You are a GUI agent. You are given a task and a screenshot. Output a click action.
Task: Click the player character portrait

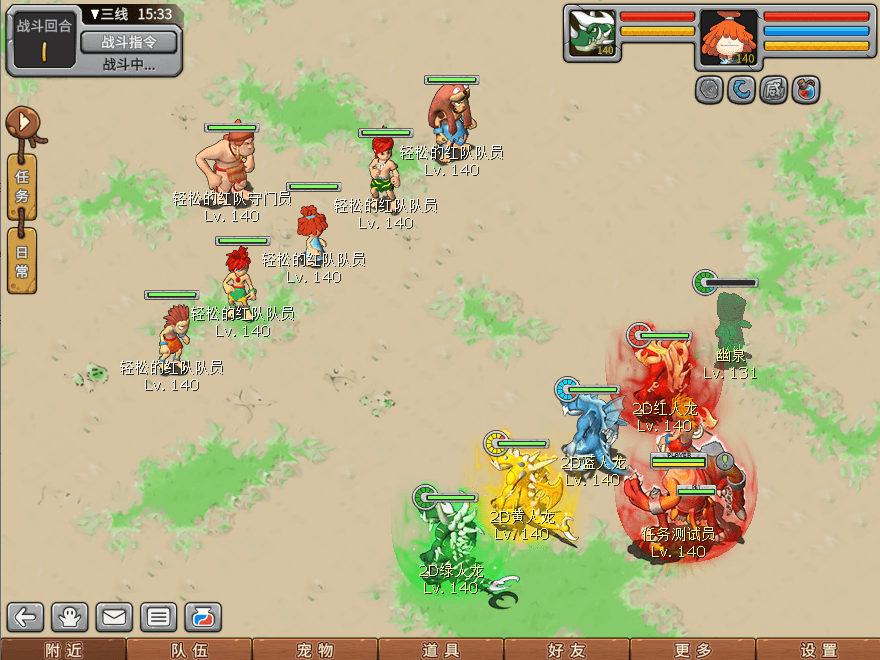point(729,38)
